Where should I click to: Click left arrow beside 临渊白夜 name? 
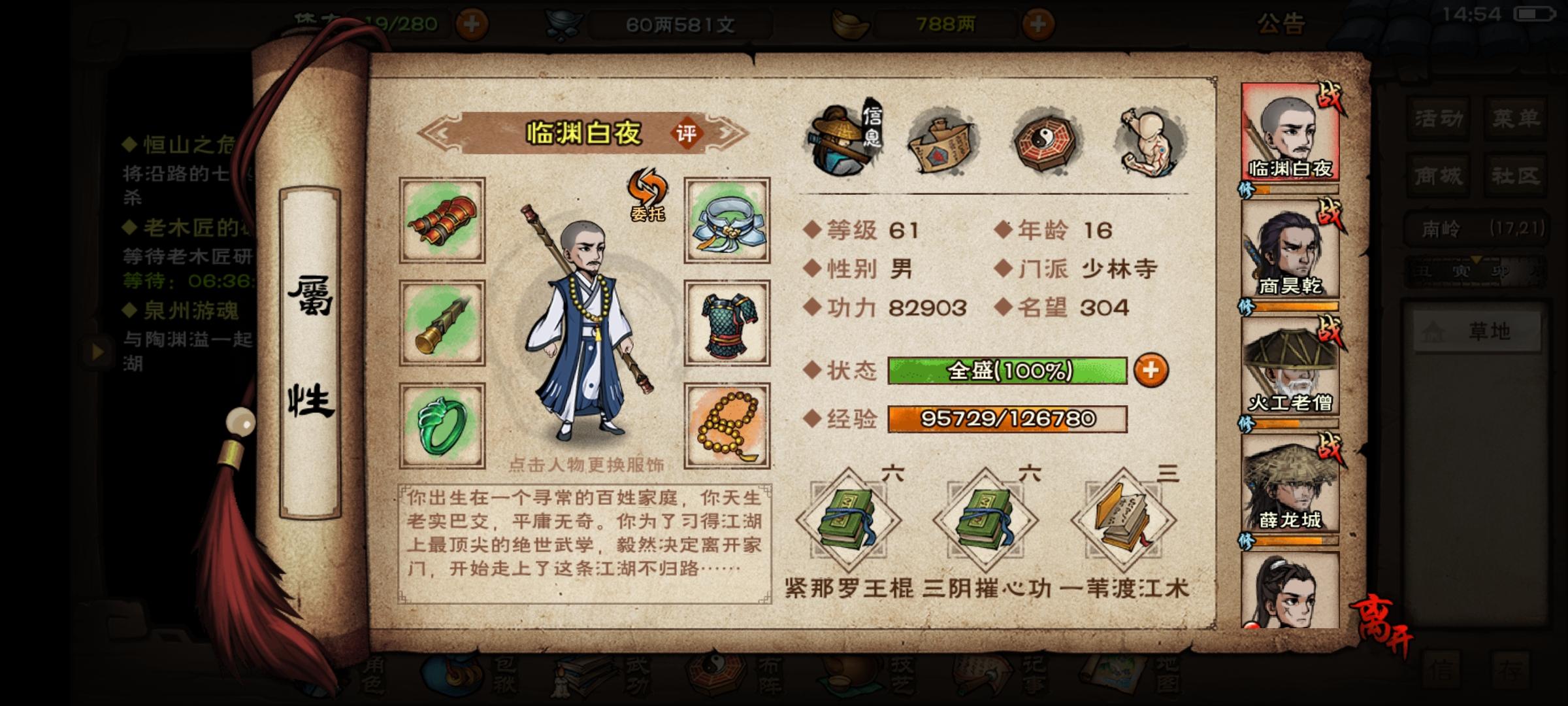(x=441, y=134)
